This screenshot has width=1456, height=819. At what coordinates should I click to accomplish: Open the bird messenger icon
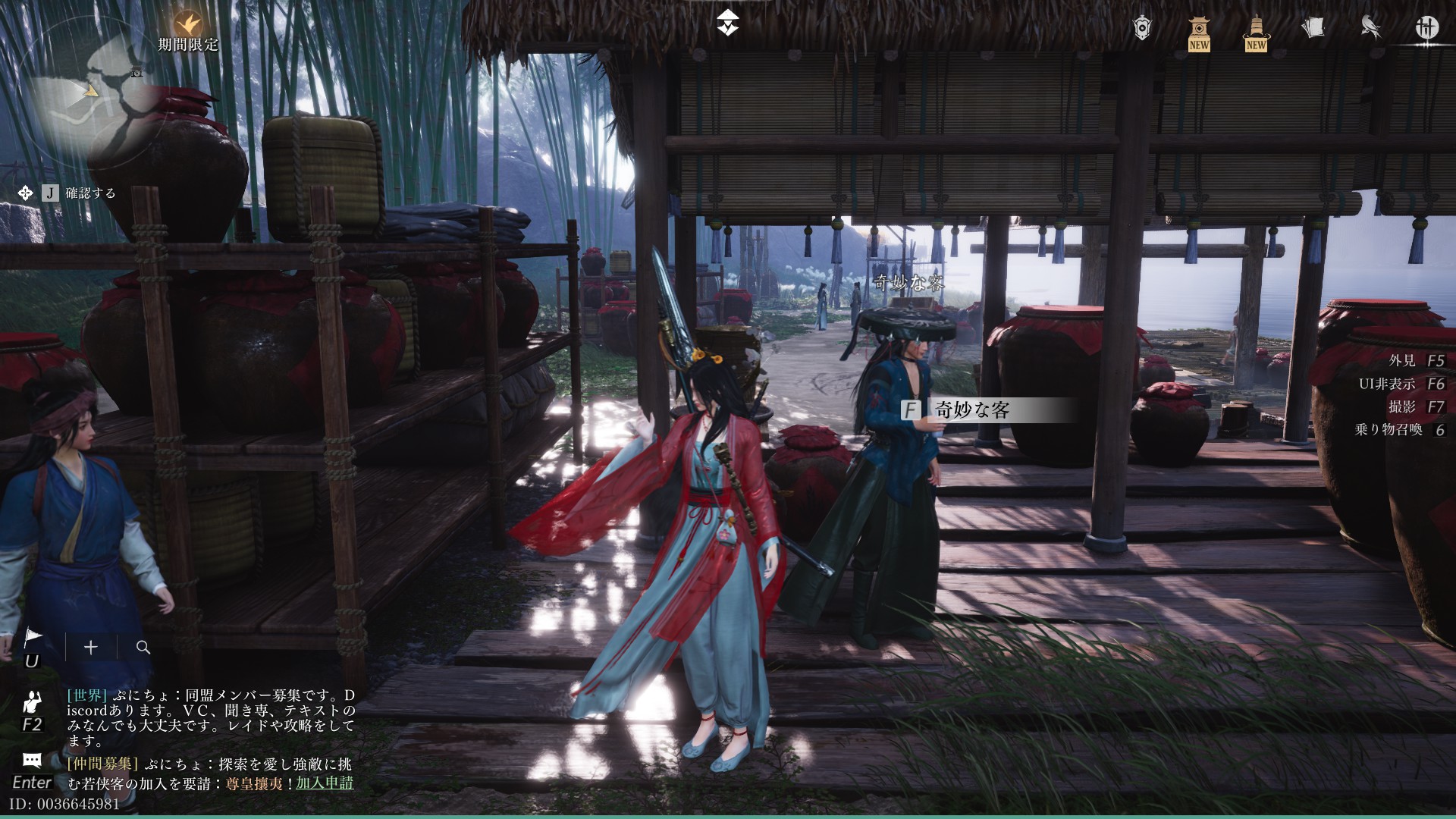pyautogui.click(x=1370, y=28)
